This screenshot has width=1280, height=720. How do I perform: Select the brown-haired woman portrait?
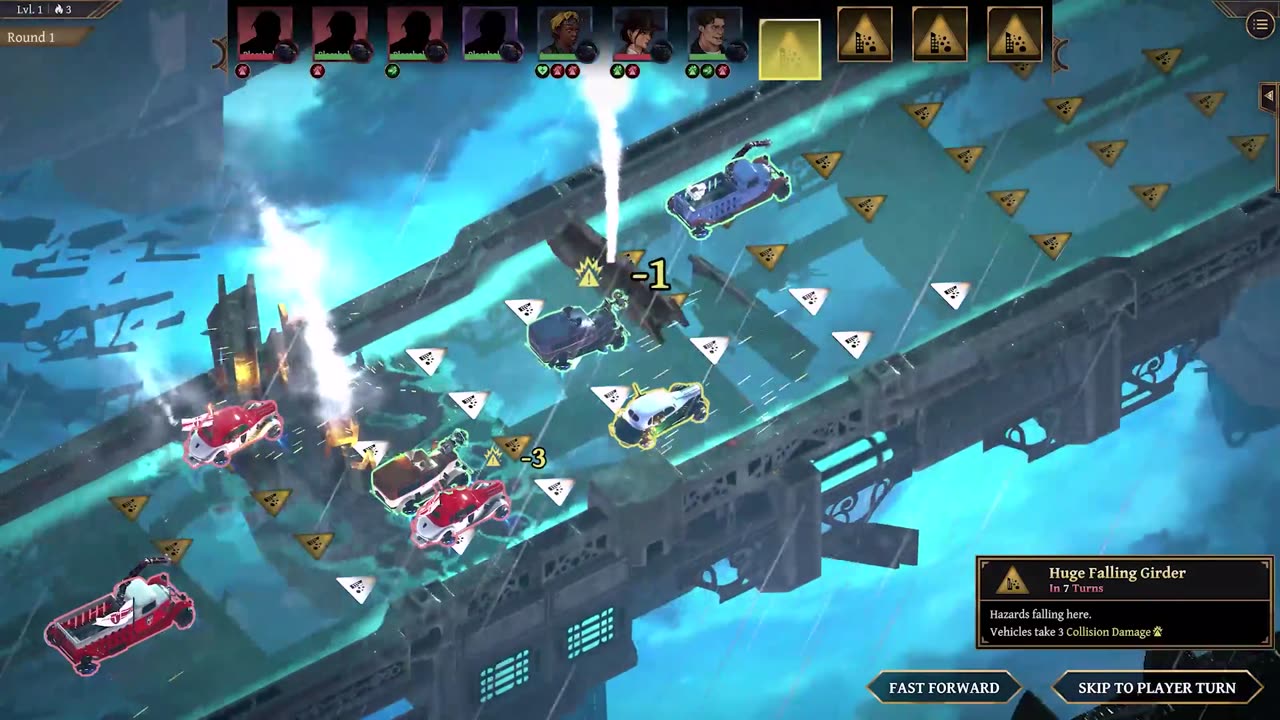pos(639,36)
